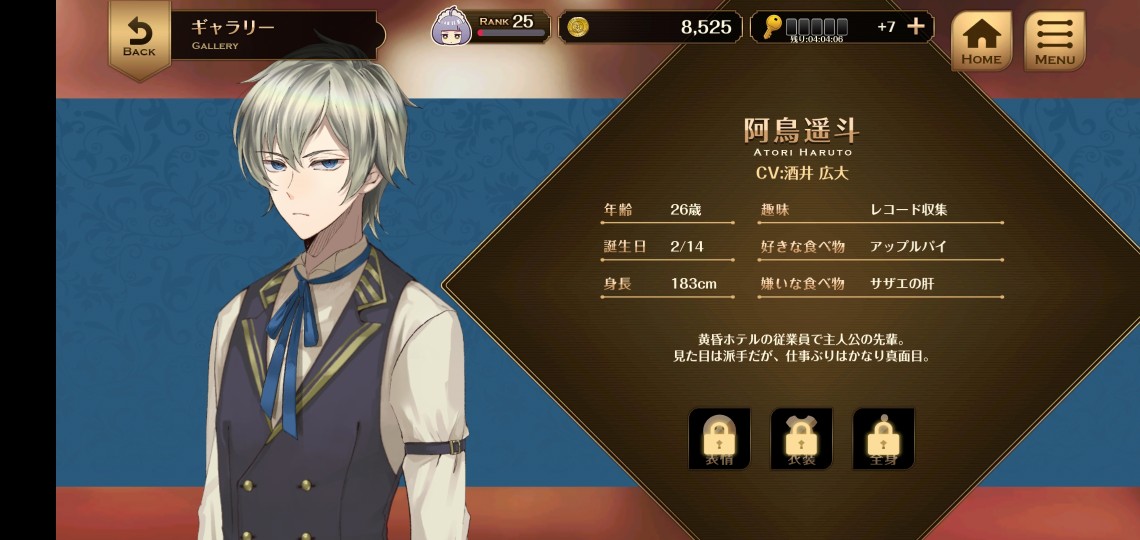Select the locked 衣装 costume button
This screenshot has height=540, width=1140.
click(x=801, y=439)
